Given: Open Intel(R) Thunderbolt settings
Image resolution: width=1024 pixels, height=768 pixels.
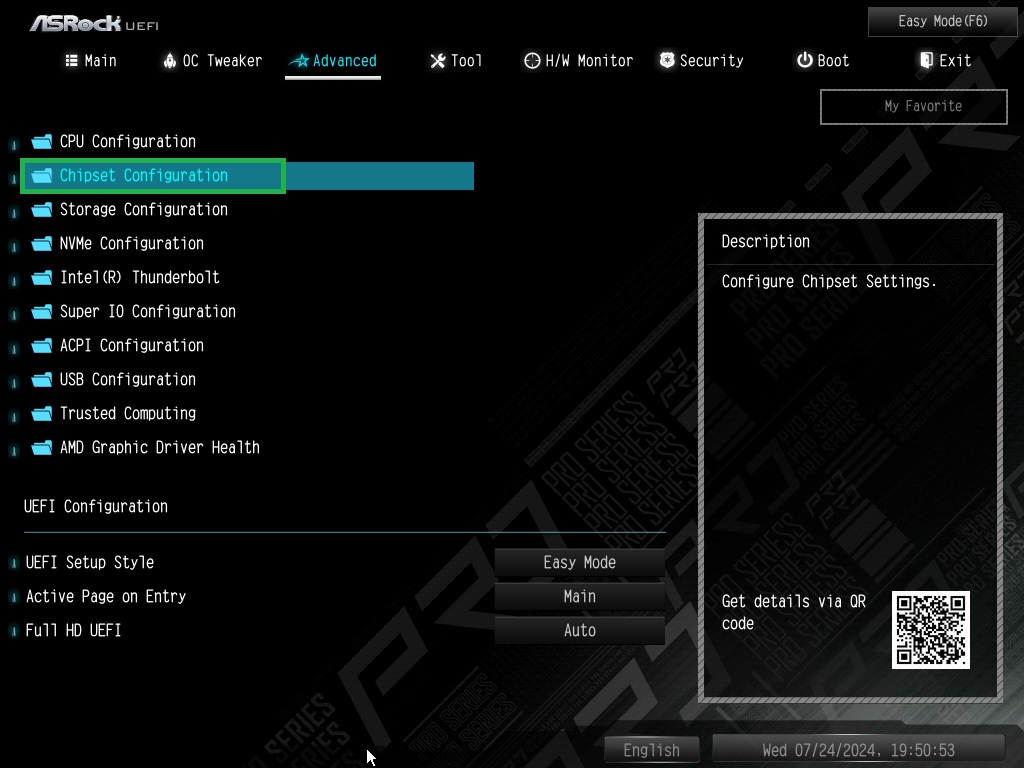Looking at the screenshot, I should tap(139, 278).
